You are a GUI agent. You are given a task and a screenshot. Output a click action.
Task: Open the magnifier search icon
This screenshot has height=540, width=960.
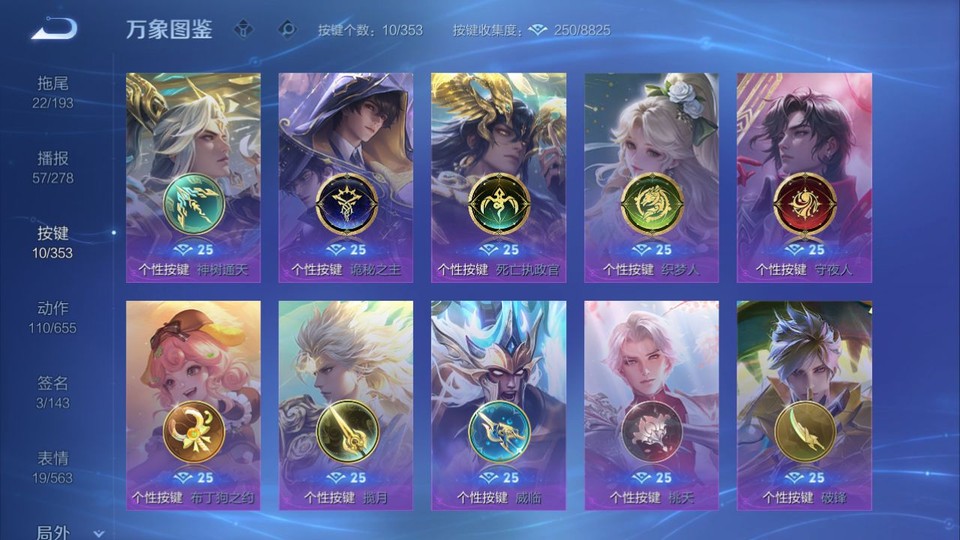tap(286, 29)
